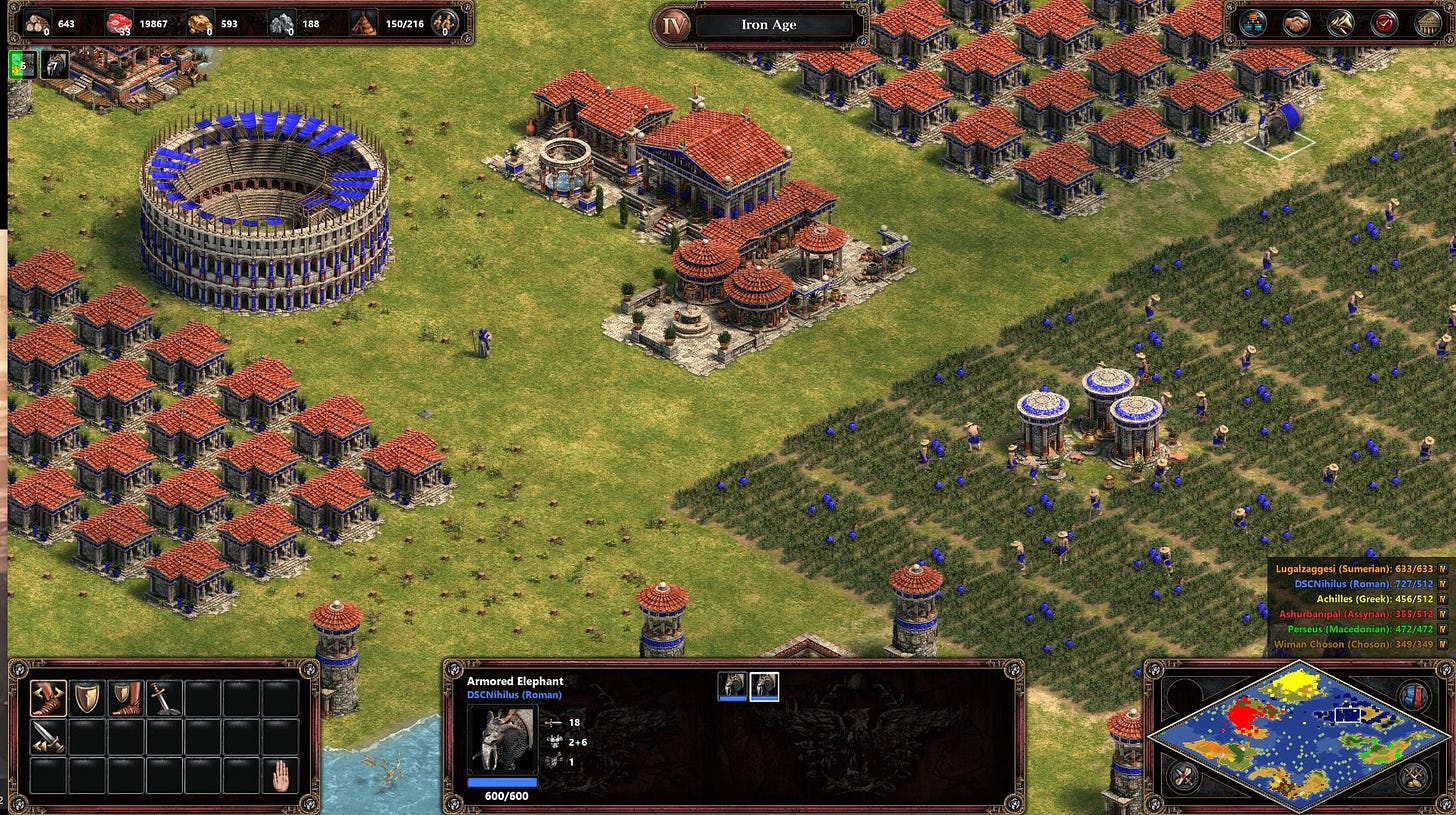Select the foot-with-arrows stance command

[x=48, y=698]
